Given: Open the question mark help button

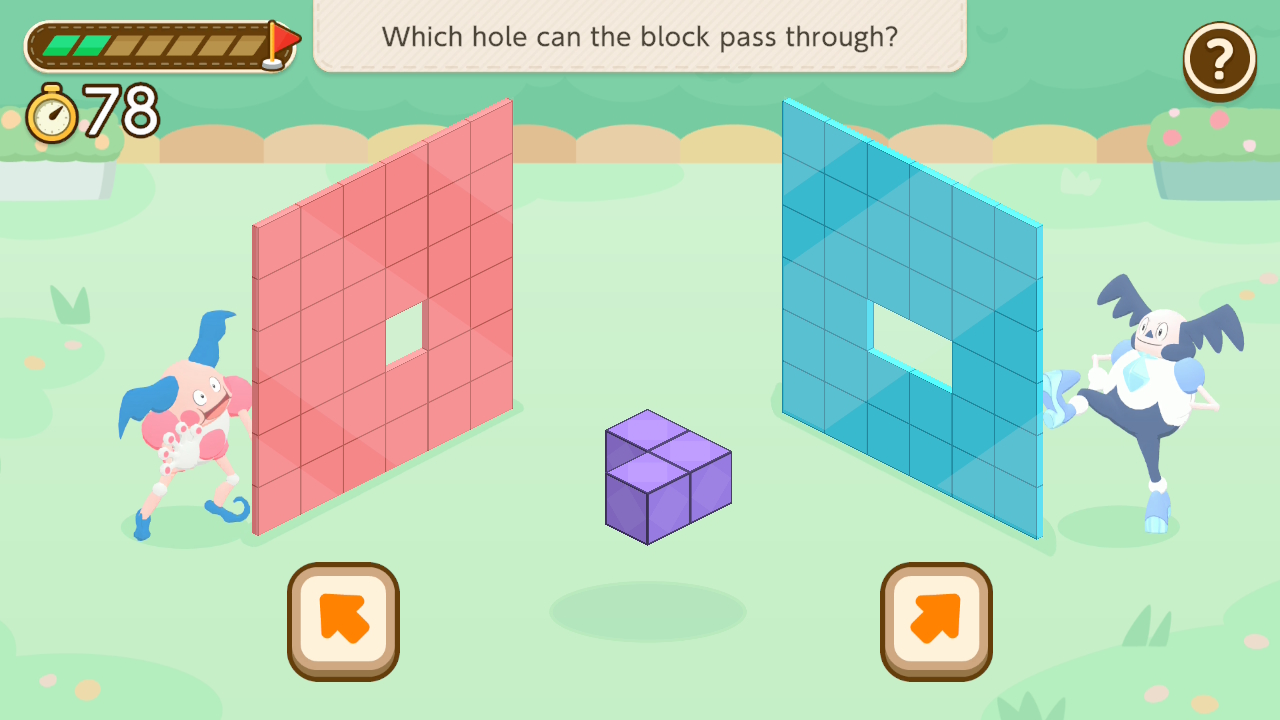Looking at the screenshot, I should pyautogui.click(x=1219, y=61).
